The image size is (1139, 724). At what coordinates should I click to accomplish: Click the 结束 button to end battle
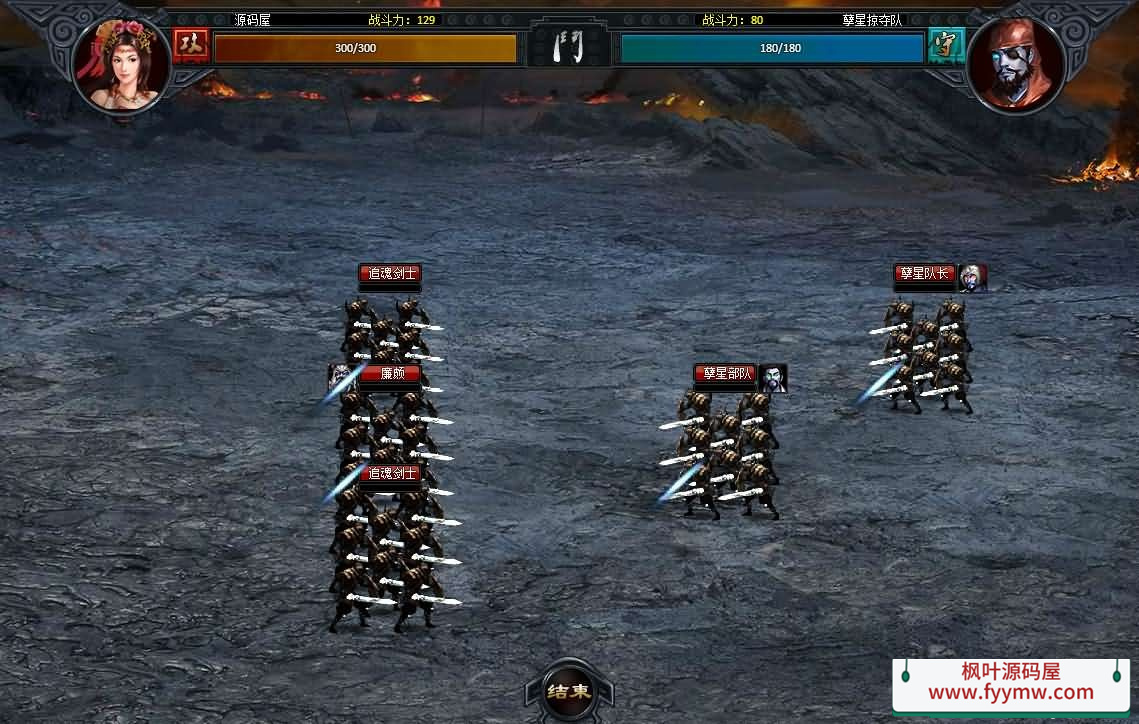coord(569,691)
